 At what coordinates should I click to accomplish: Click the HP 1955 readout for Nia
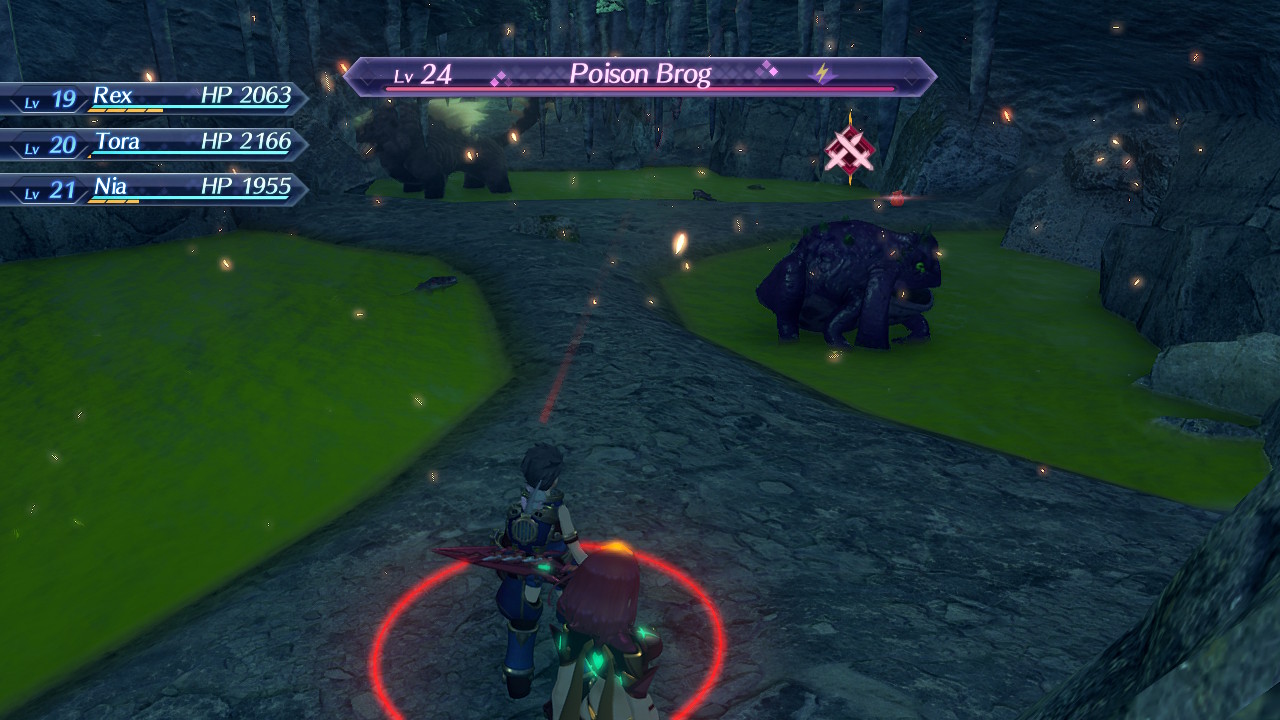pyautogui.click(x=244, y=187)
